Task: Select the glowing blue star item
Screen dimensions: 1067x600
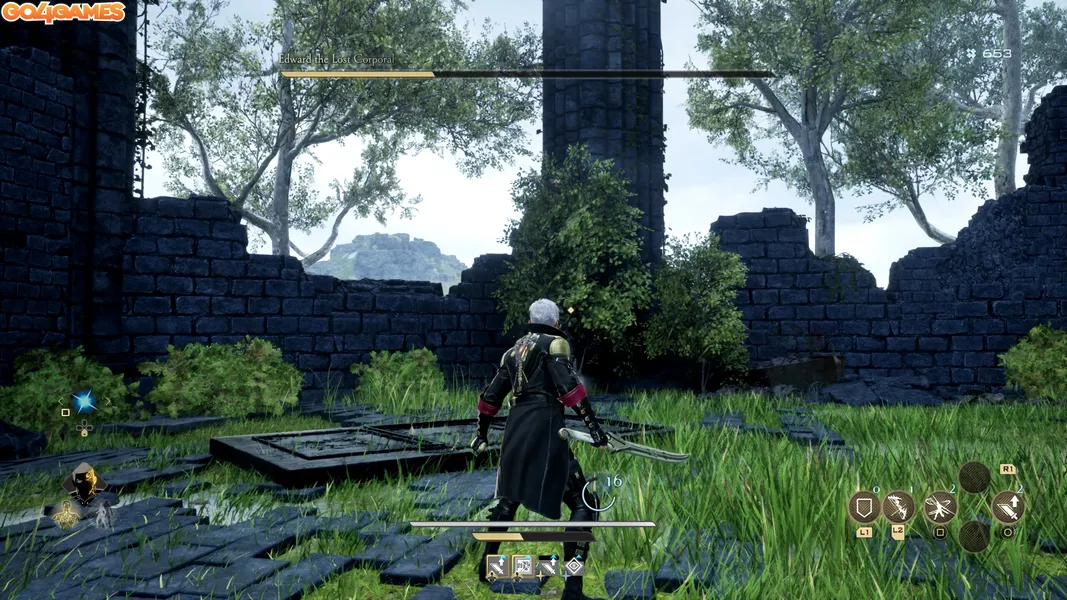Action: tap(84, 401)
